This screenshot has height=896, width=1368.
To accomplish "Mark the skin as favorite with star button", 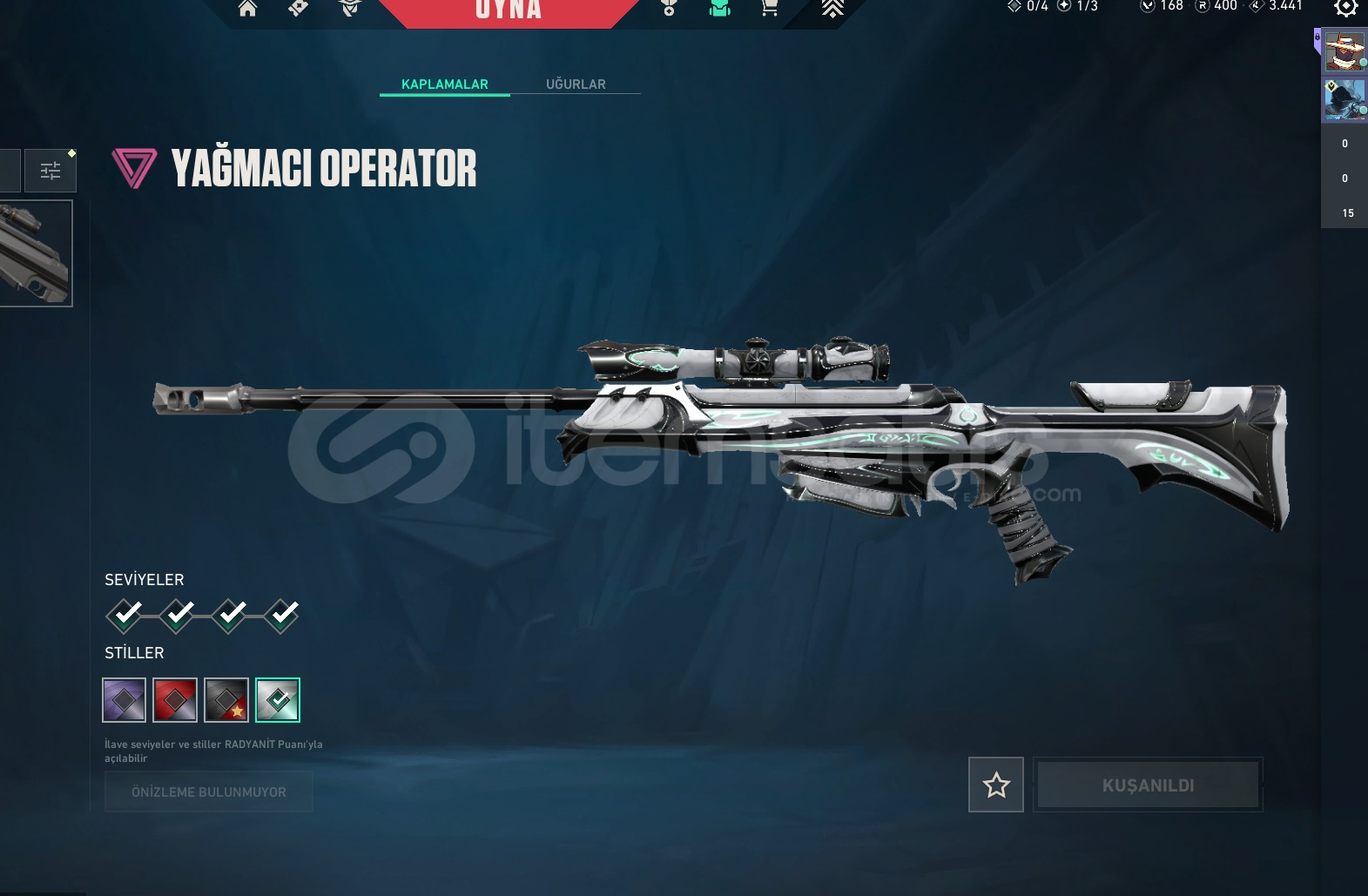I will pos(996,785).
